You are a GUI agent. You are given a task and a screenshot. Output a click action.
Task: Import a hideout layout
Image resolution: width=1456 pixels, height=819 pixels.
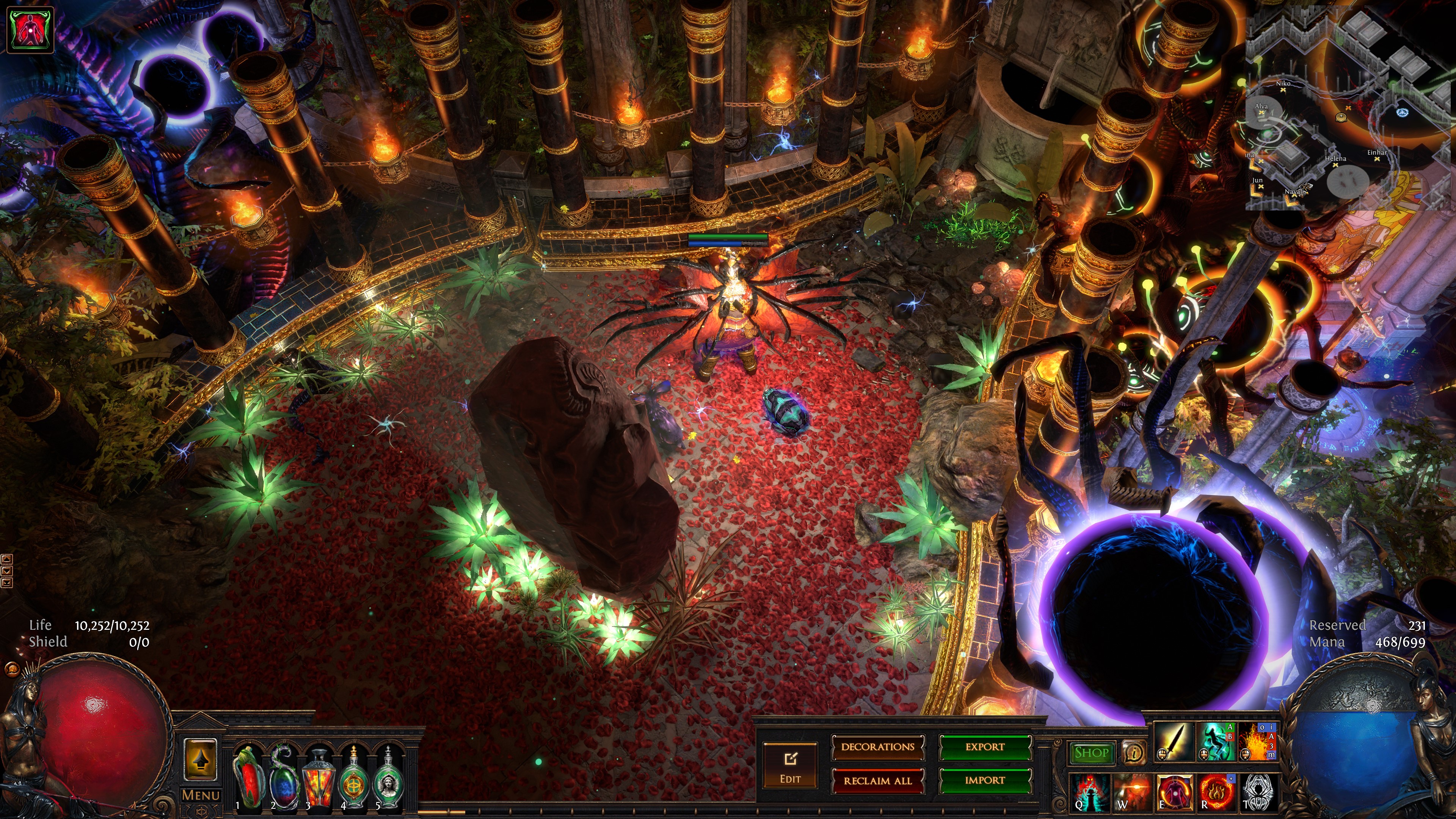(x=985, y=781)
